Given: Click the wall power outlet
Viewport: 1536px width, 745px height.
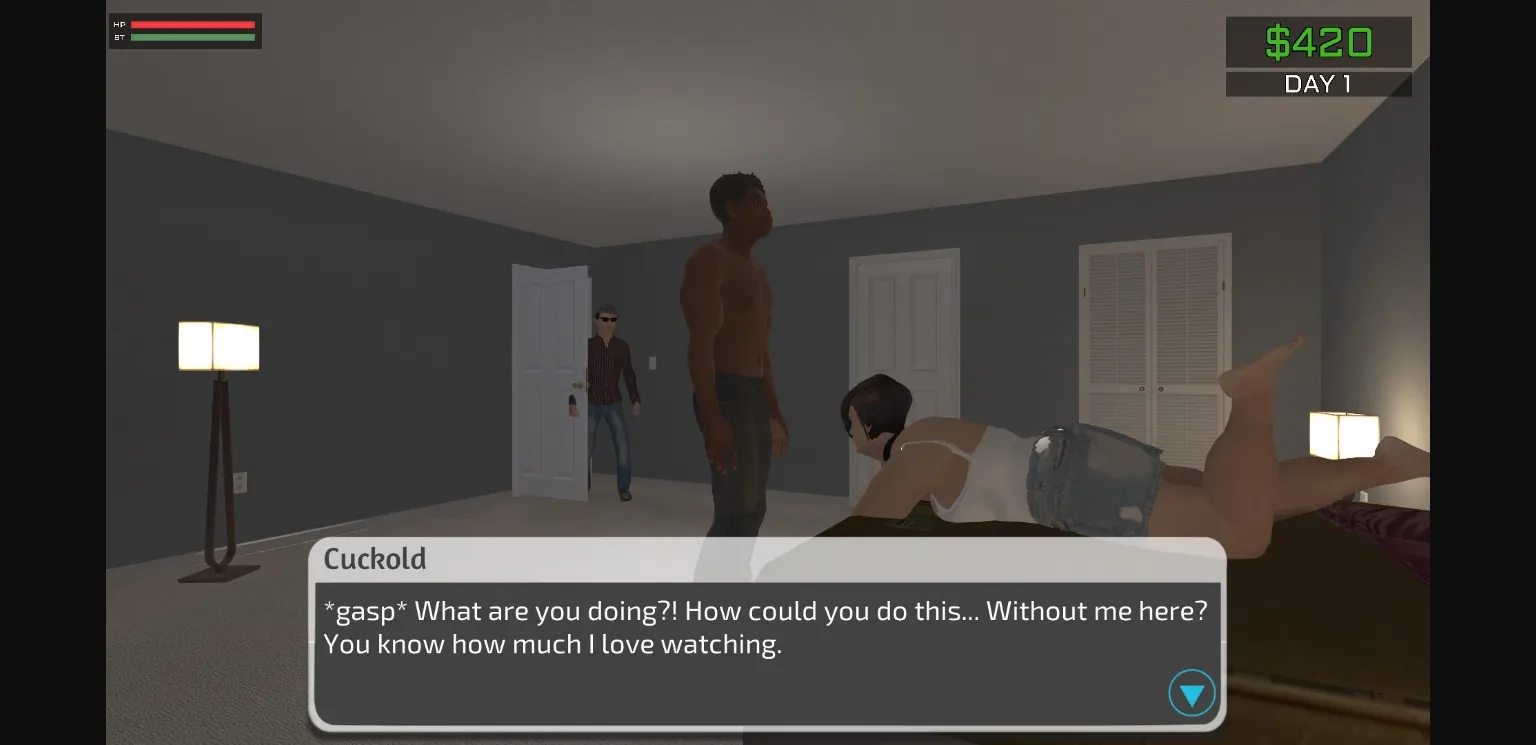Looking at the screenshot, I should (240, 482).
